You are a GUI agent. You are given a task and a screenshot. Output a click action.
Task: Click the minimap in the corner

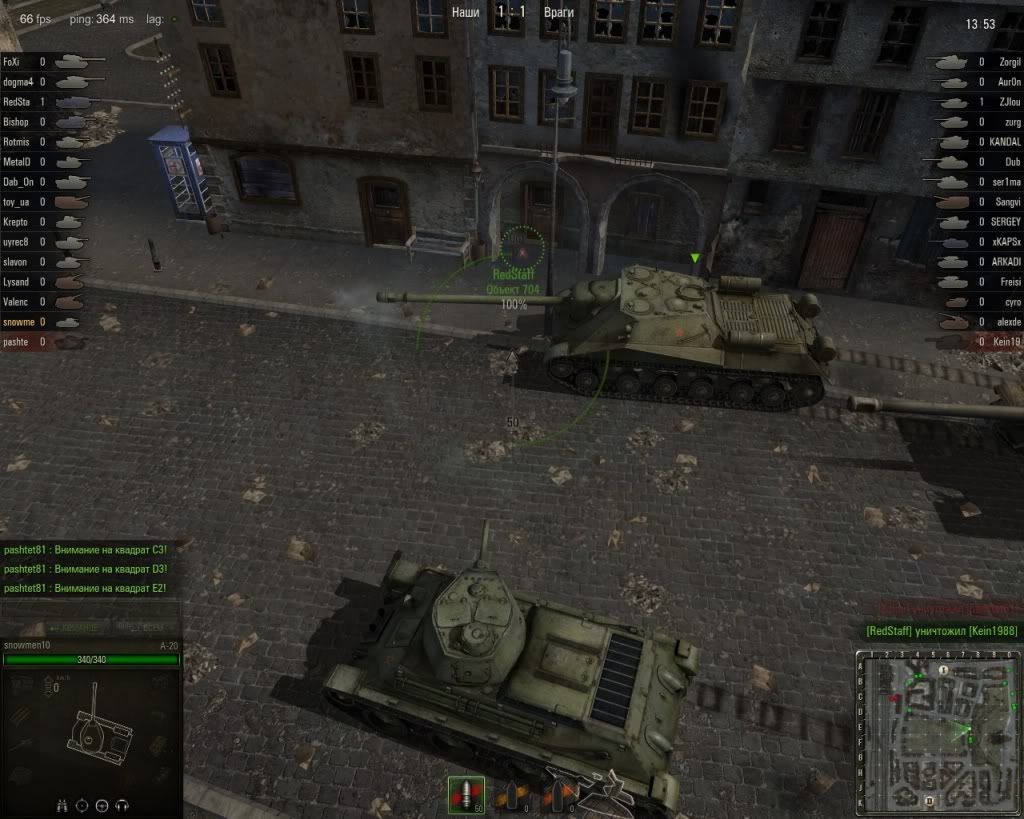938,734
